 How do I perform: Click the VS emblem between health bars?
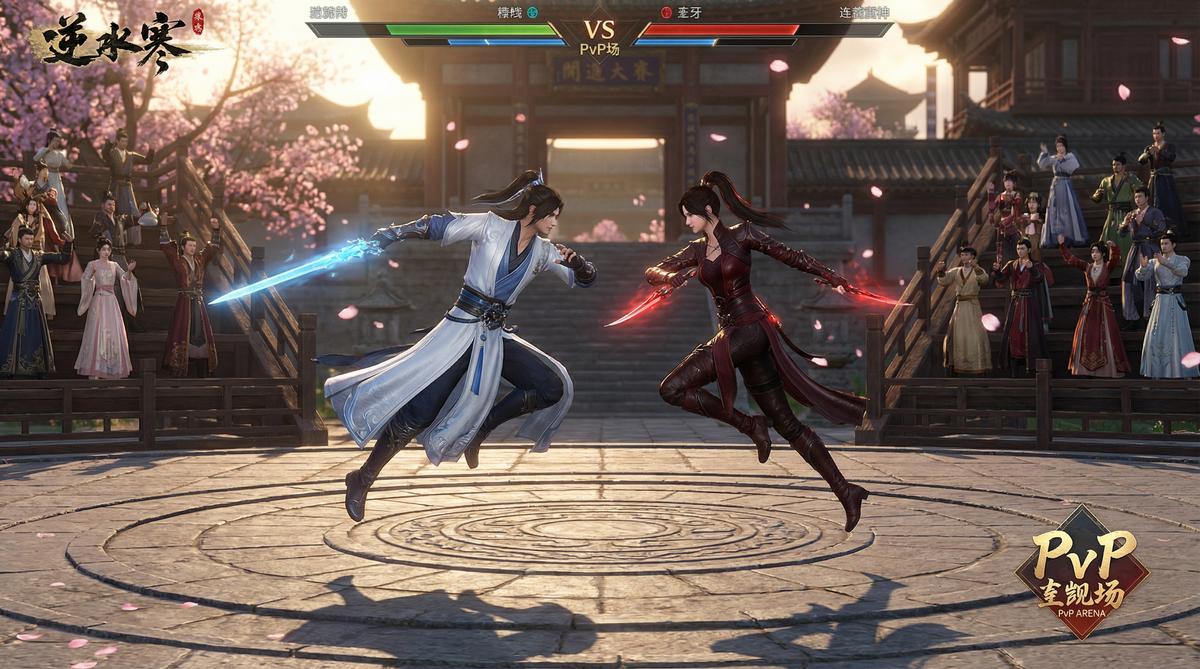599,30
